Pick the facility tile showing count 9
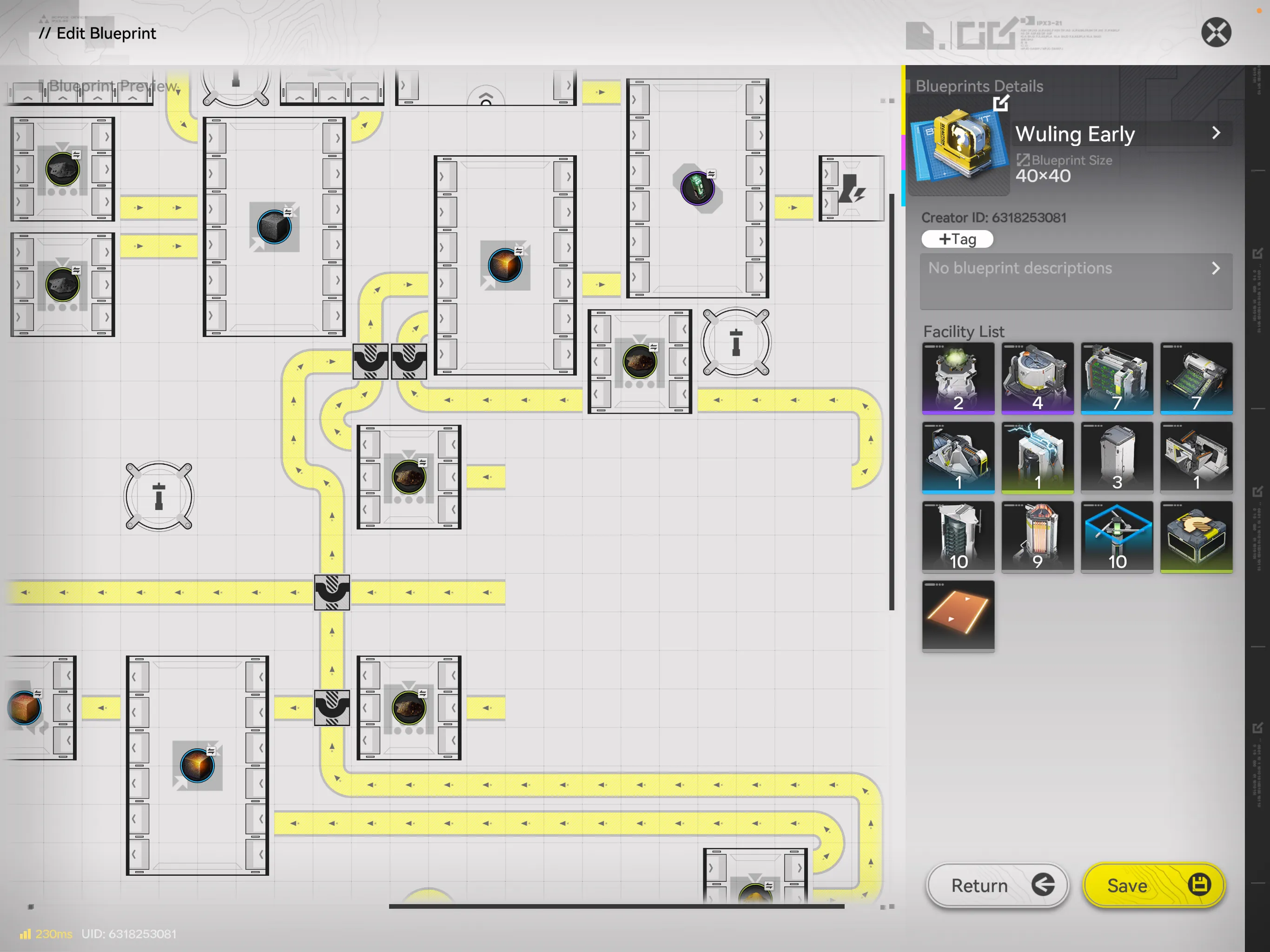 (1037, 536)
